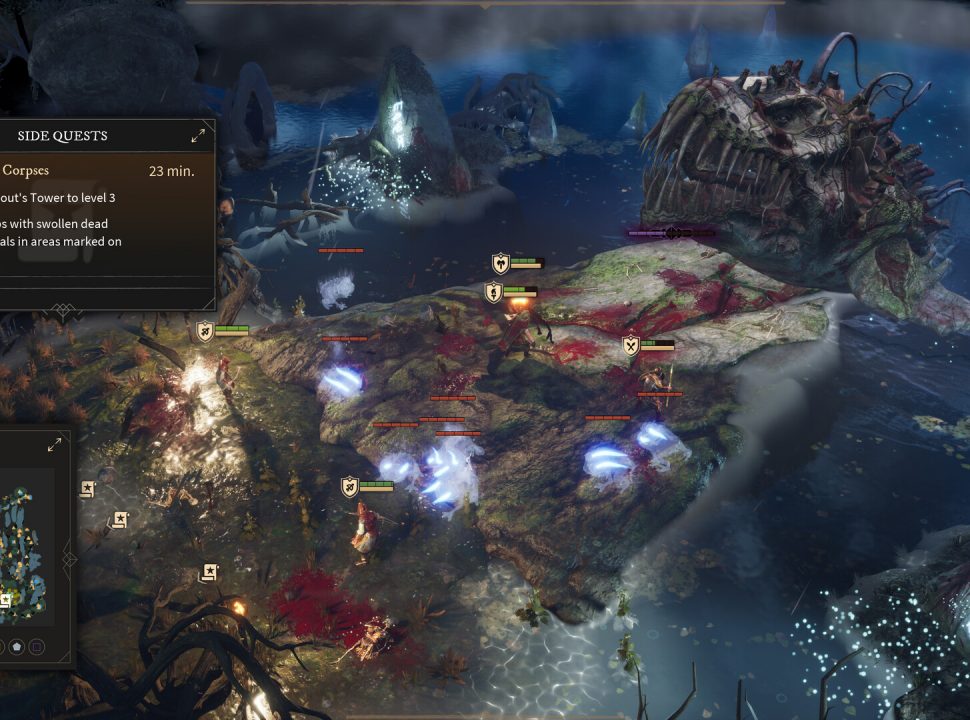Toggle the square button under the minimap
970x720 pixels.
coord(37,647)
